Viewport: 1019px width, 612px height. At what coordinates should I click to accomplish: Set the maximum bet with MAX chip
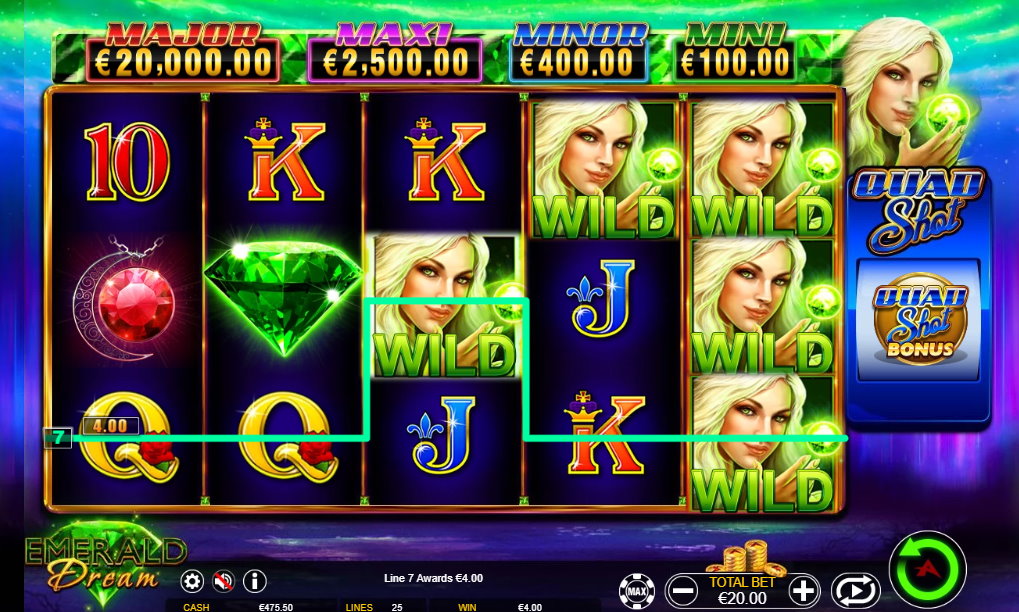tap(635, 591)
